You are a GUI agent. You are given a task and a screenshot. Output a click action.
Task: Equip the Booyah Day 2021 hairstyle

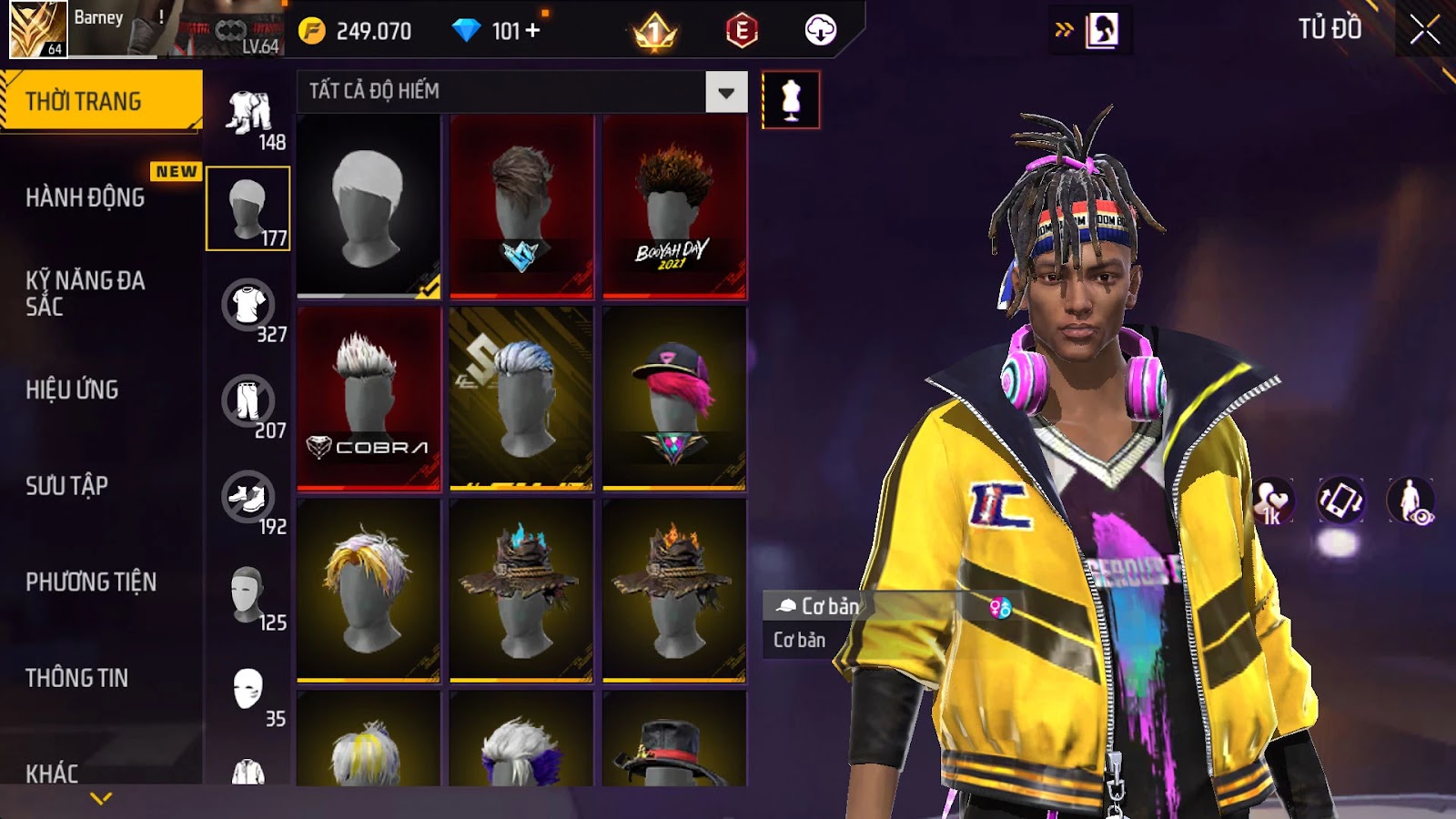674,207
